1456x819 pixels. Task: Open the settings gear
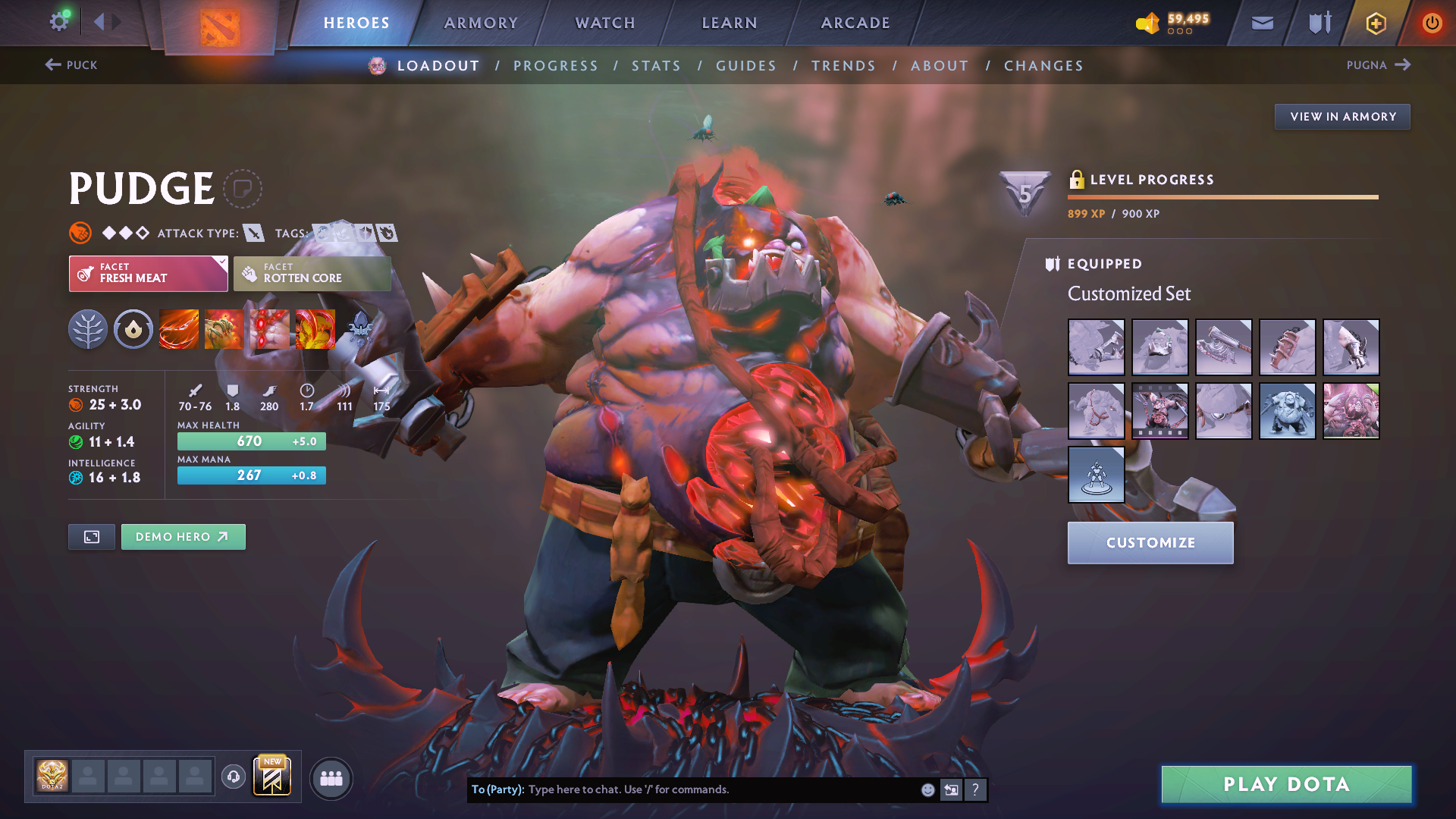(58, 21)
